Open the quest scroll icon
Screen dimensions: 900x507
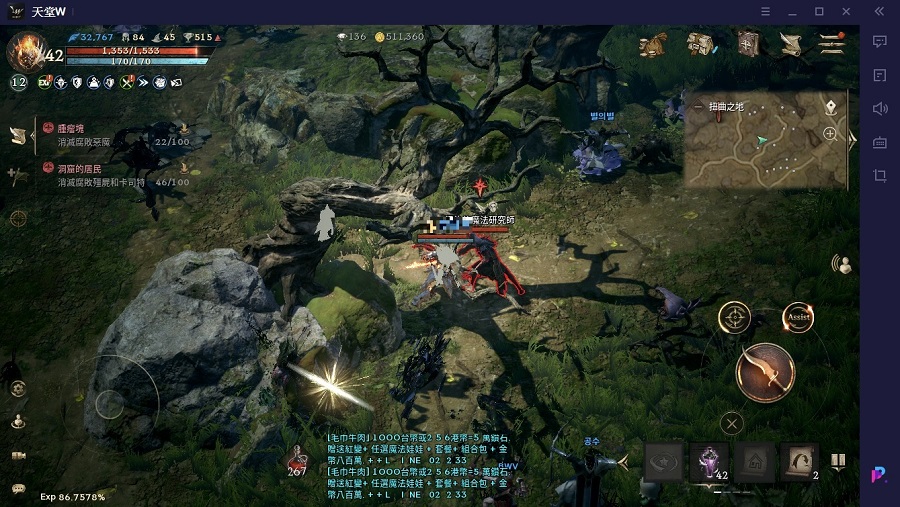point(790,44)
